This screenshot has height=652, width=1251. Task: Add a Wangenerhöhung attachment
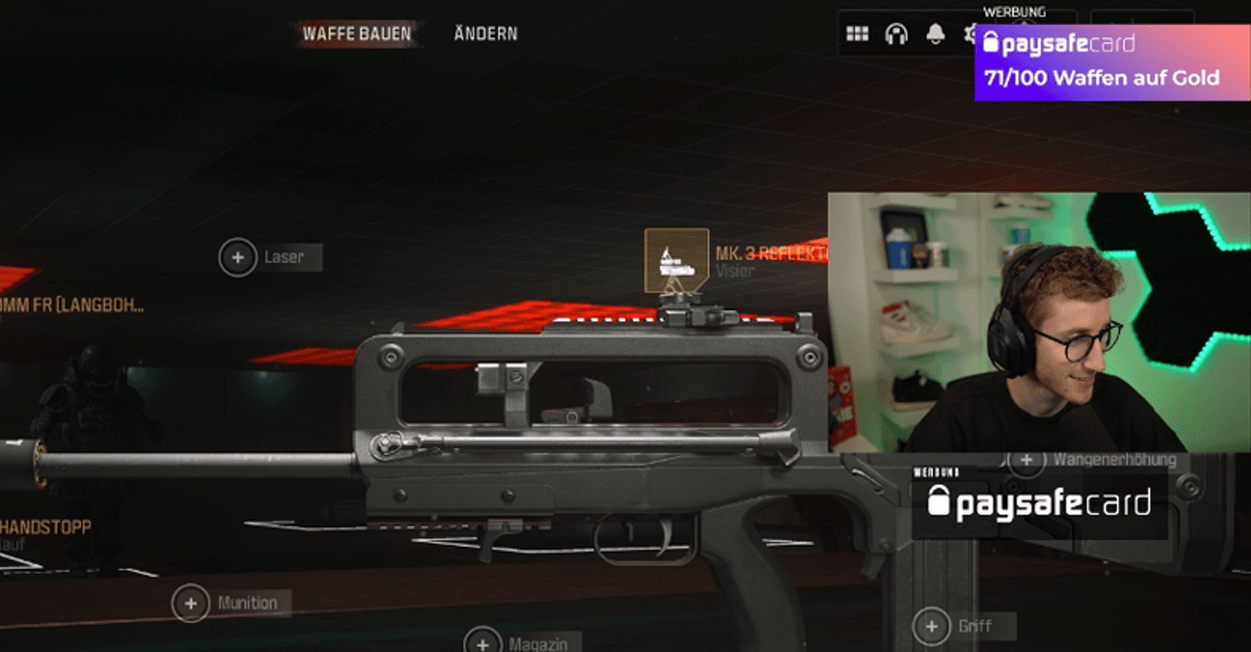(x=1026, y=460)
